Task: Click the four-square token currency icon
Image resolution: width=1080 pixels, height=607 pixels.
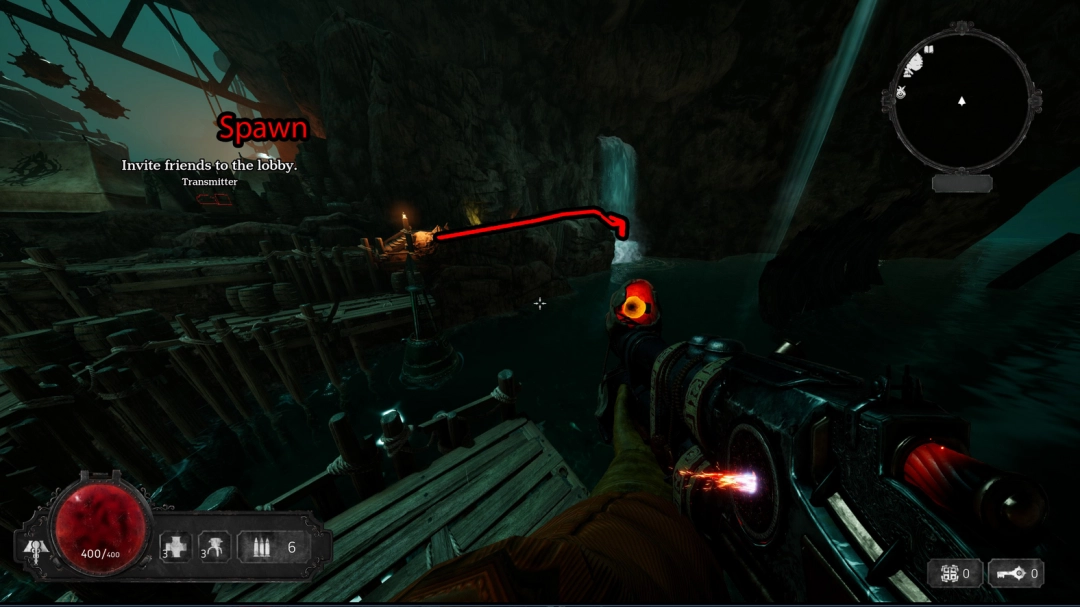Action: coord(946,574)
